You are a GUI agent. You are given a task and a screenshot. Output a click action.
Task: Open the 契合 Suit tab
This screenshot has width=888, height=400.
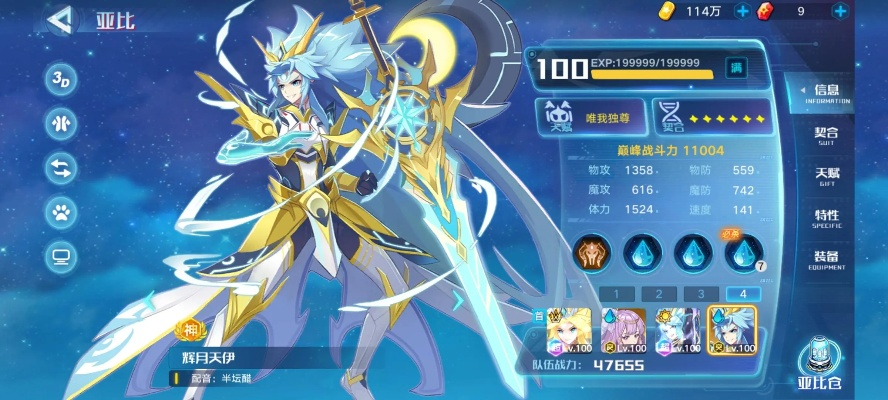pos(826,136)
